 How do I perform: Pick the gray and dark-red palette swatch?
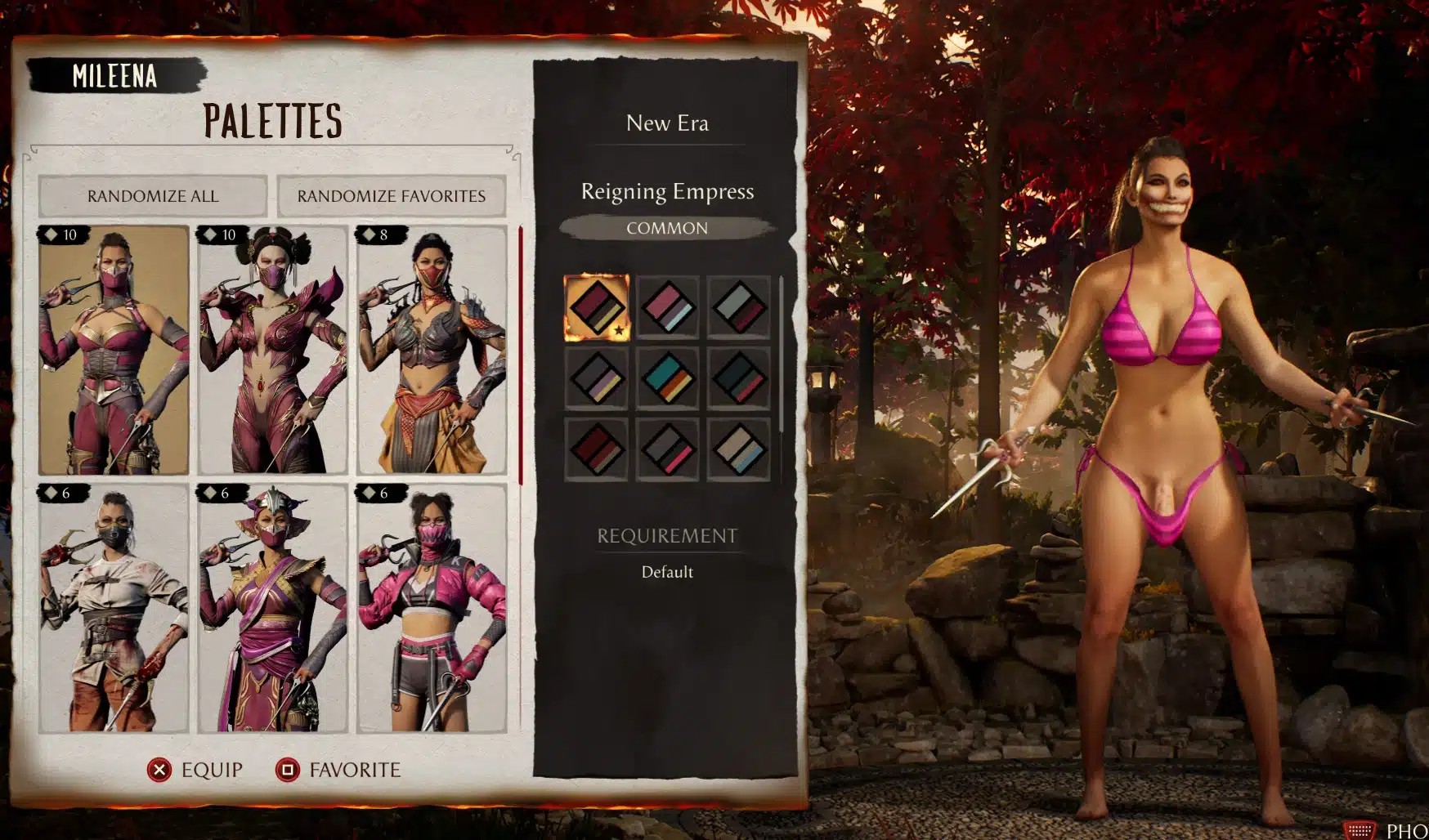[x=739, y=307]
